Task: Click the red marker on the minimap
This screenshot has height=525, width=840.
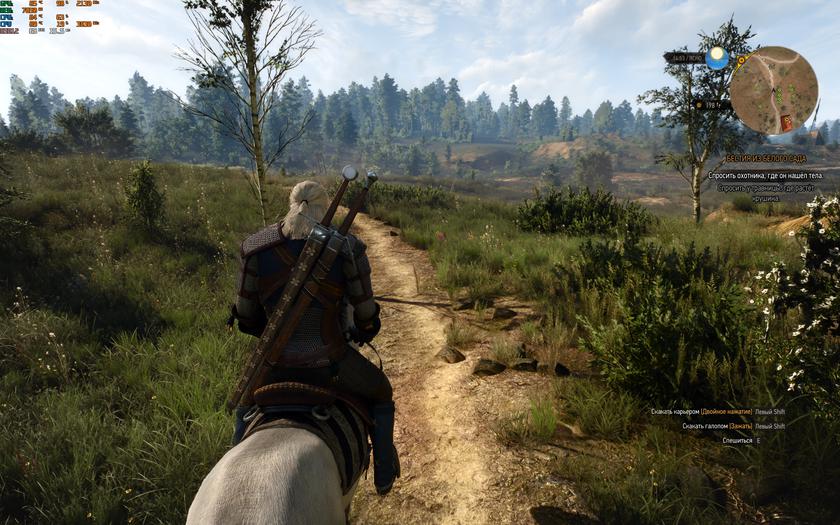Action: pos(786,122)
